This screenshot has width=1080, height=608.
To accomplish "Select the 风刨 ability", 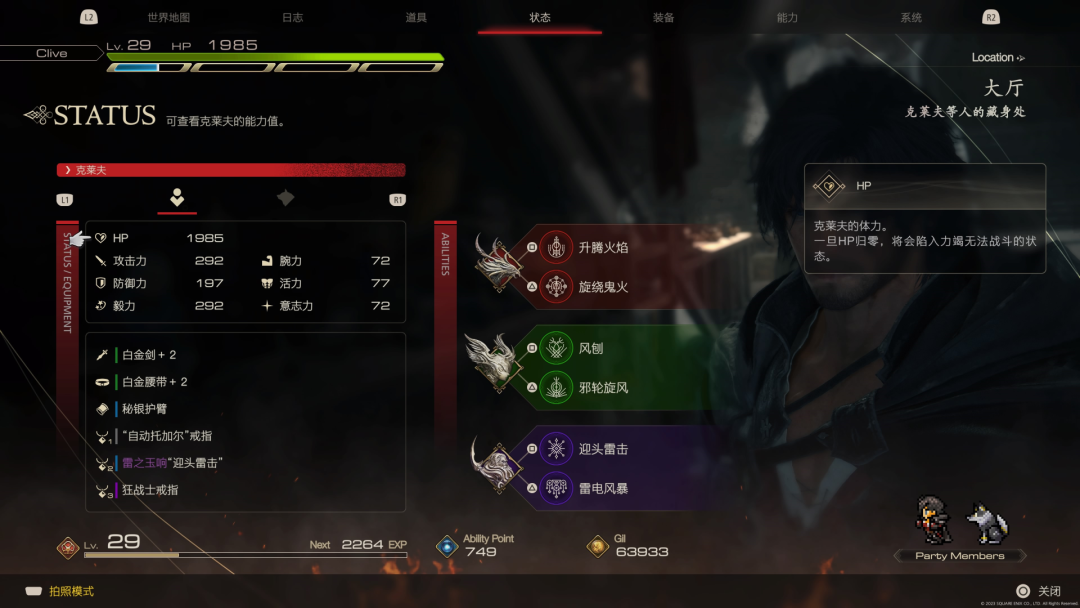I will pos(590,348).
